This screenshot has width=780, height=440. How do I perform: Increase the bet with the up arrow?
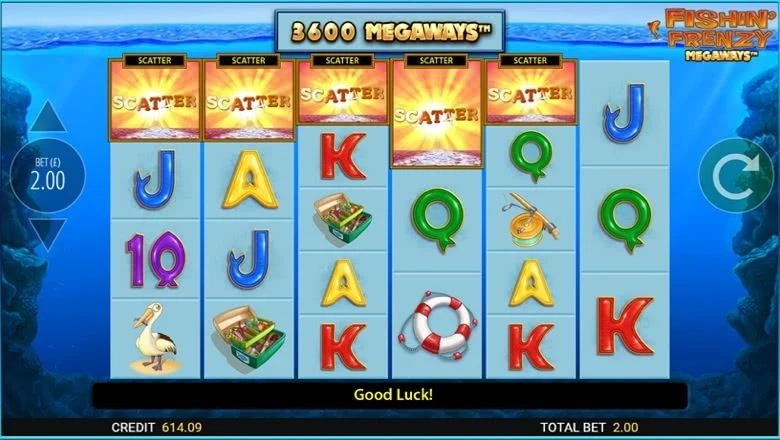click(x=47, y=120)
